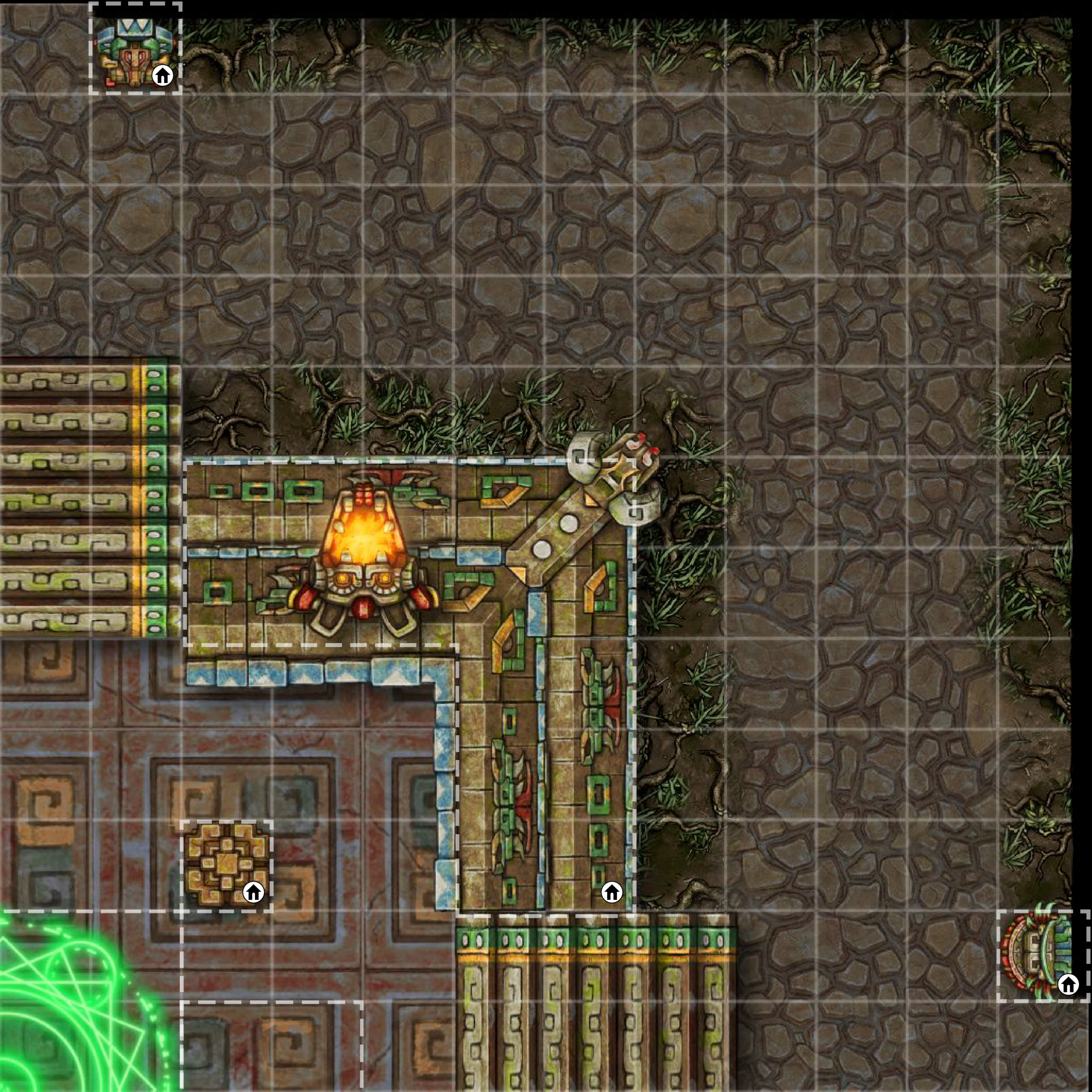1092x1092 pixels.
Task: Activate the home icon on the L-shaped temple wall
Action: pyautogui.click(x=611, y=892)
